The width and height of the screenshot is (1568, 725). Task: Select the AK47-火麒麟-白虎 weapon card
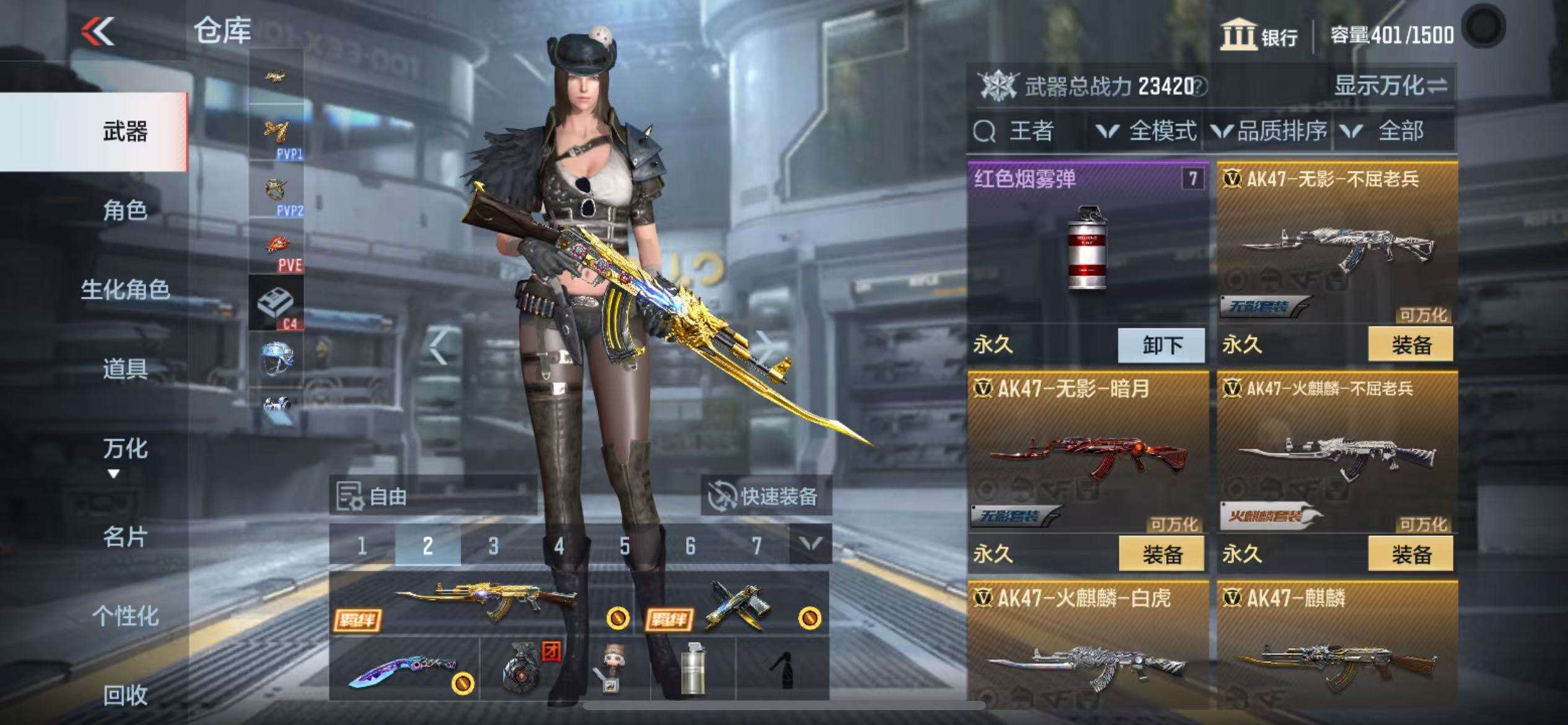point(1087,651)
